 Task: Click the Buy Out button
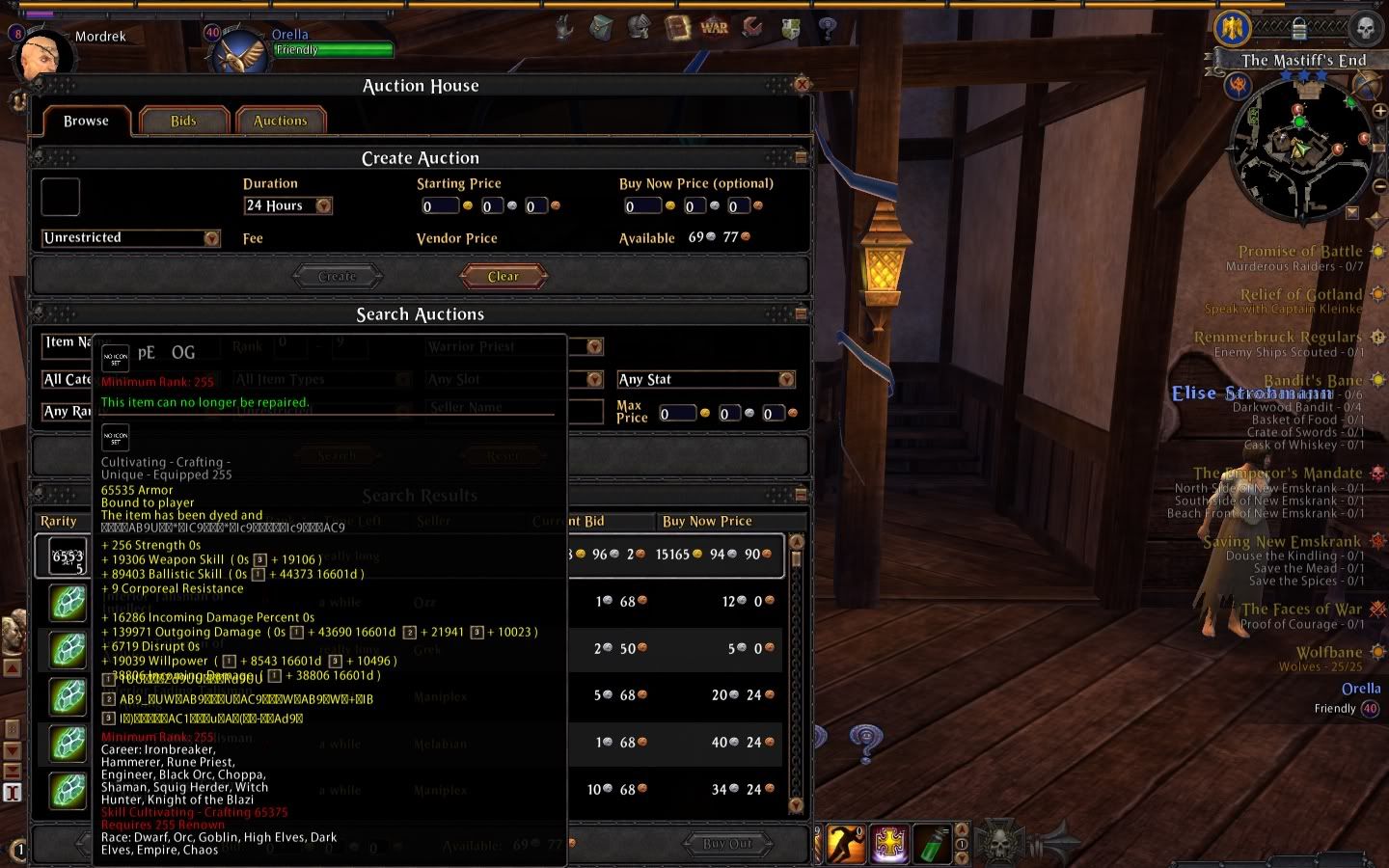tap(727, 845)
